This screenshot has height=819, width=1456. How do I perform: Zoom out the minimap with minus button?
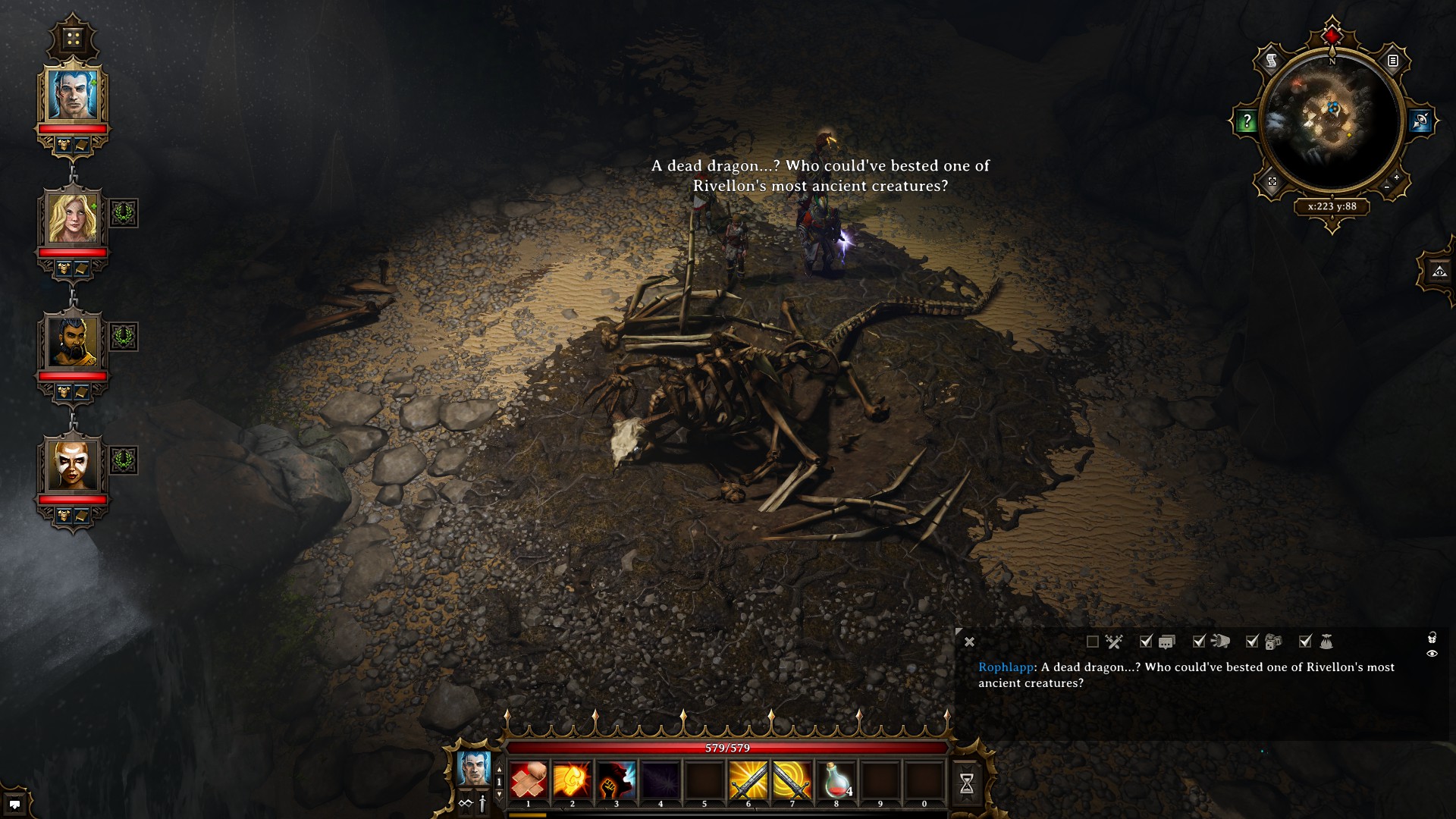1386,187
